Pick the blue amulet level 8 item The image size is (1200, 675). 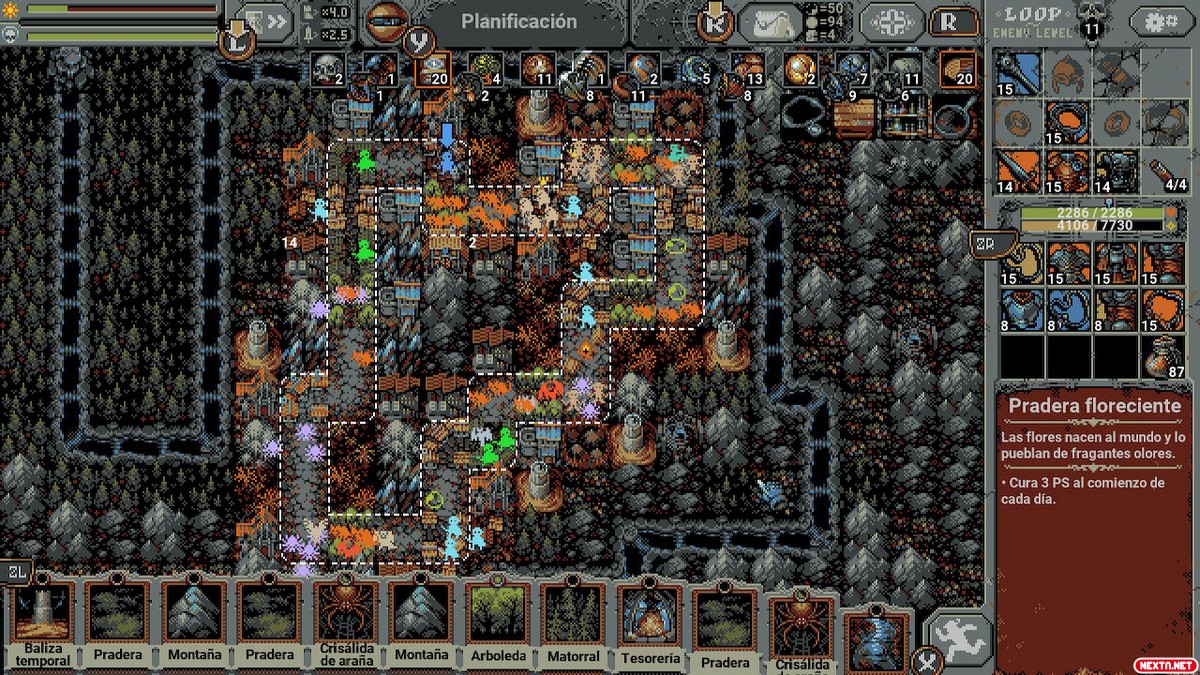click(1070, 309)
